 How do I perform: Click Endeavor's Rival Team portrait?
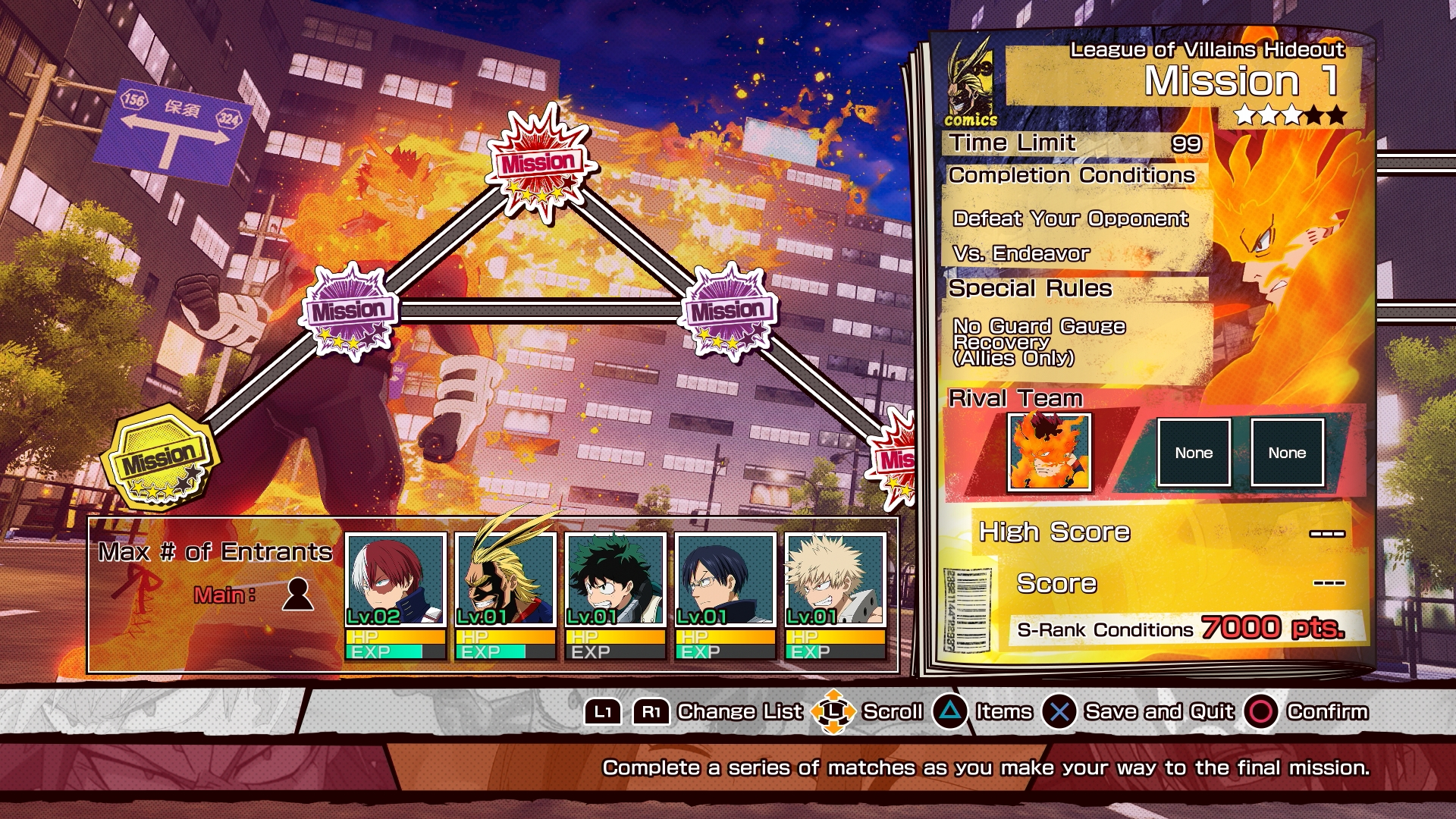click(x=1050, y=452)
